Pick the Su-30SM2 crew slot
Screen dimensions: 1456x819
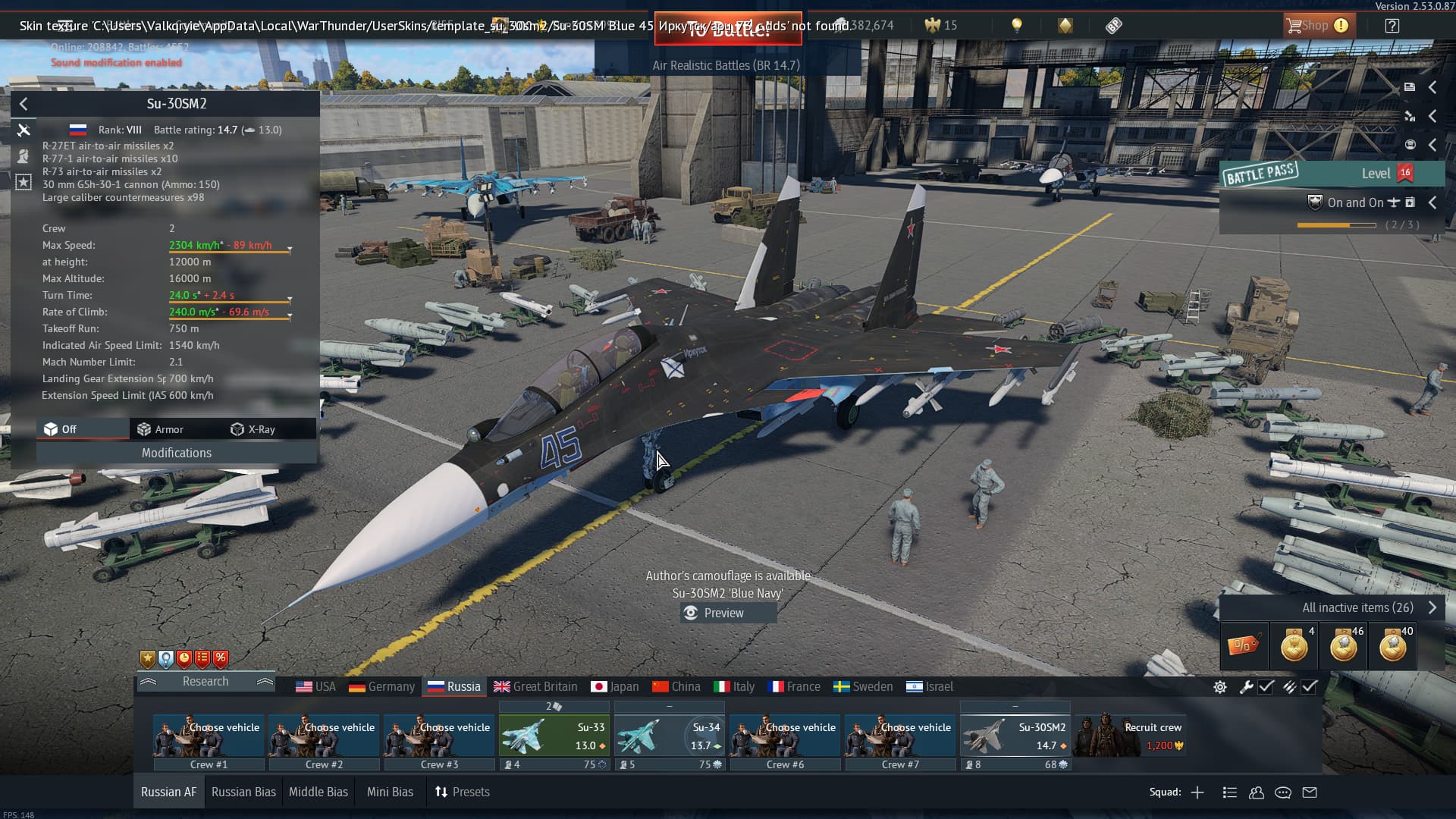1015,736
